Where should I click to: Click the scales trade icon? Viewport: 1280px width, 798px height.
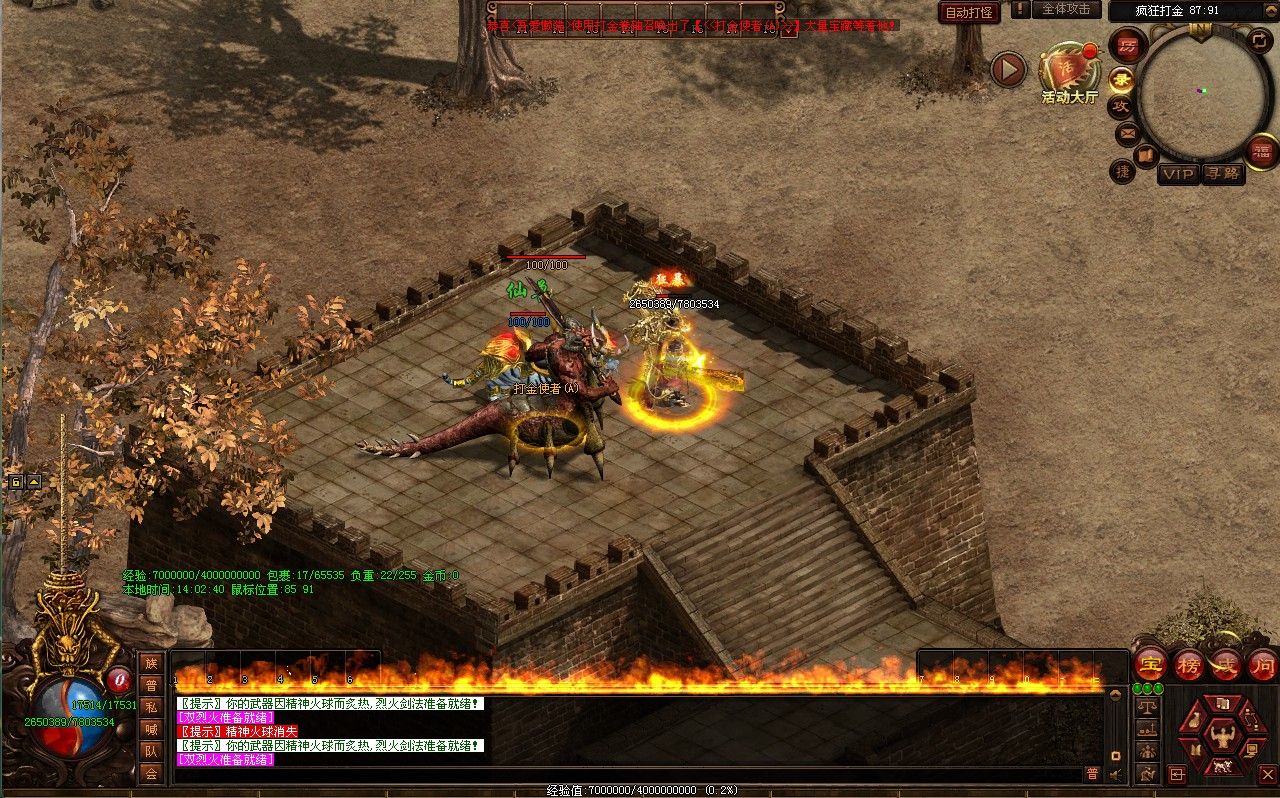pos(1147,706)
